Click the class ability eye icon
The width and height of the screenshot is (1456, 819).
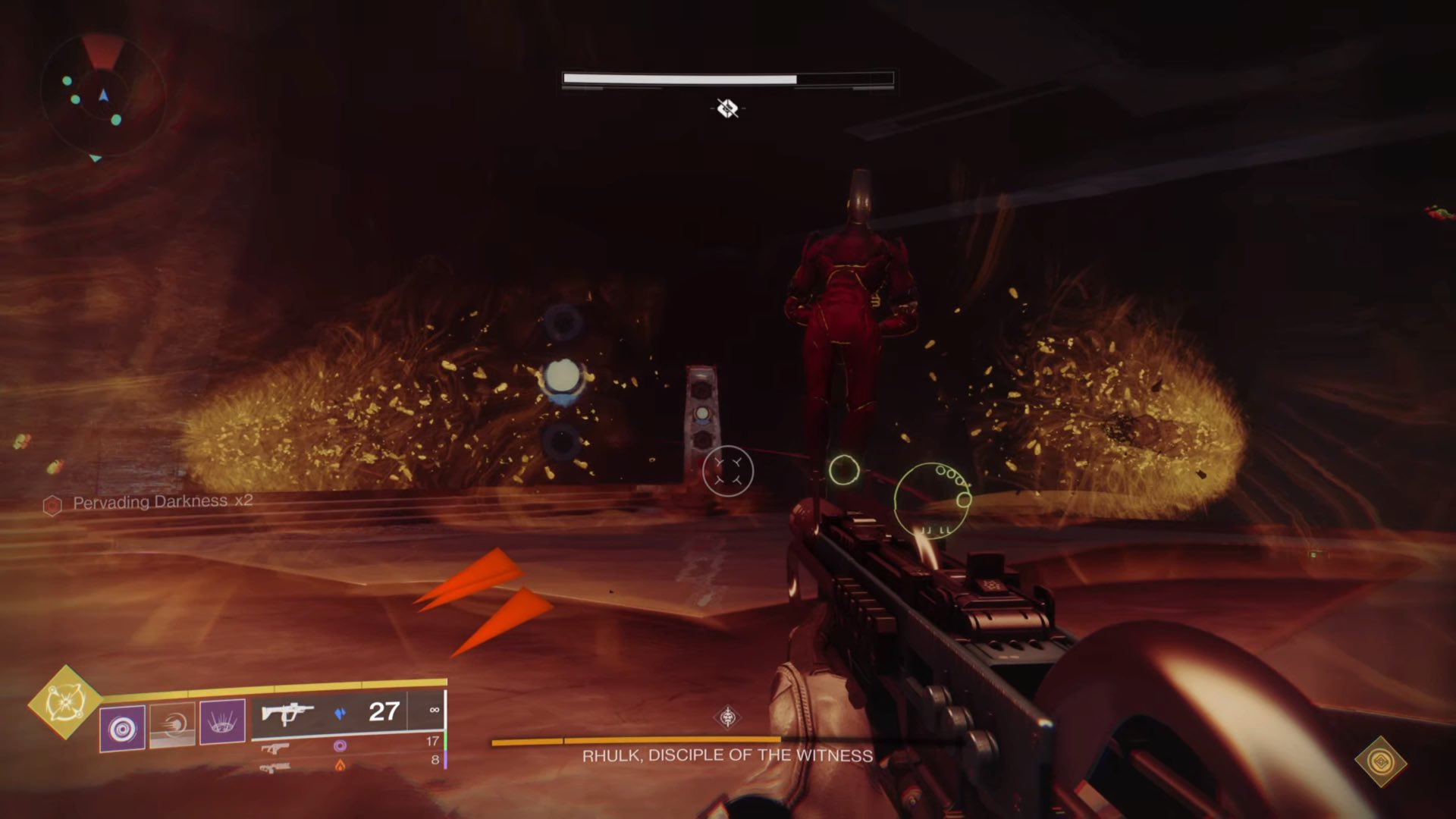220,720
